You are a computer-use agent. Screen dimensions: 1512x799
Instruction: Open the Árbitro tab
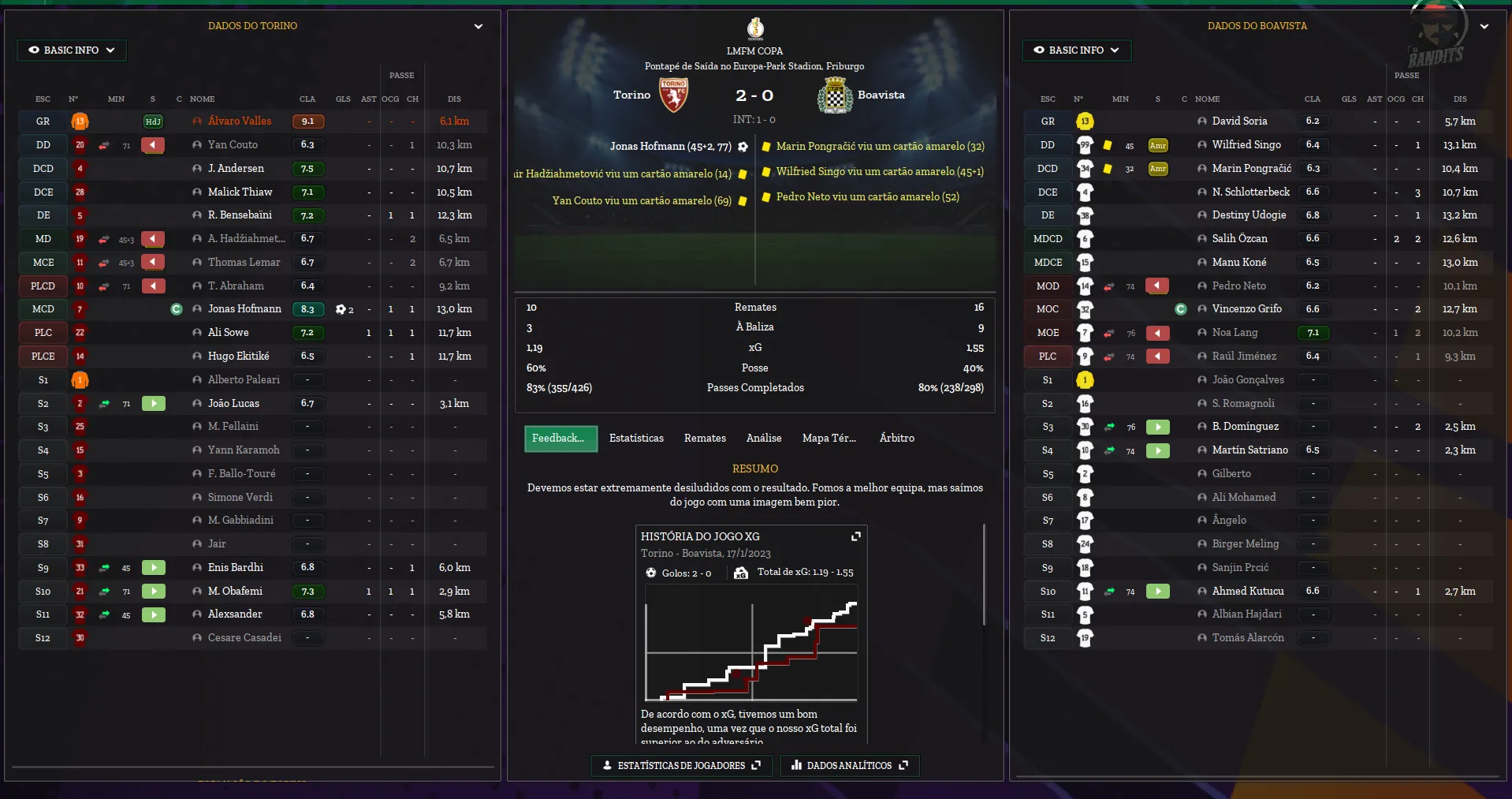[896, 439]
